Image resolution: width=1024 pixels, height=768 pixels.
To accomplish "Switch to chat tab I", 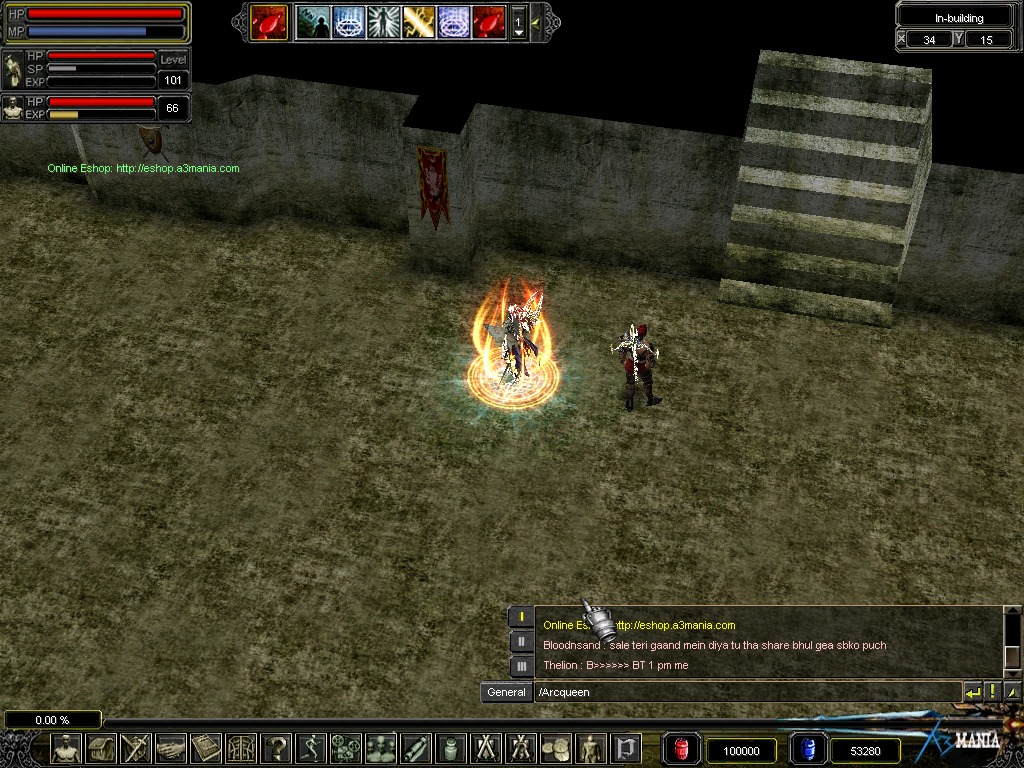I will 521,618.
